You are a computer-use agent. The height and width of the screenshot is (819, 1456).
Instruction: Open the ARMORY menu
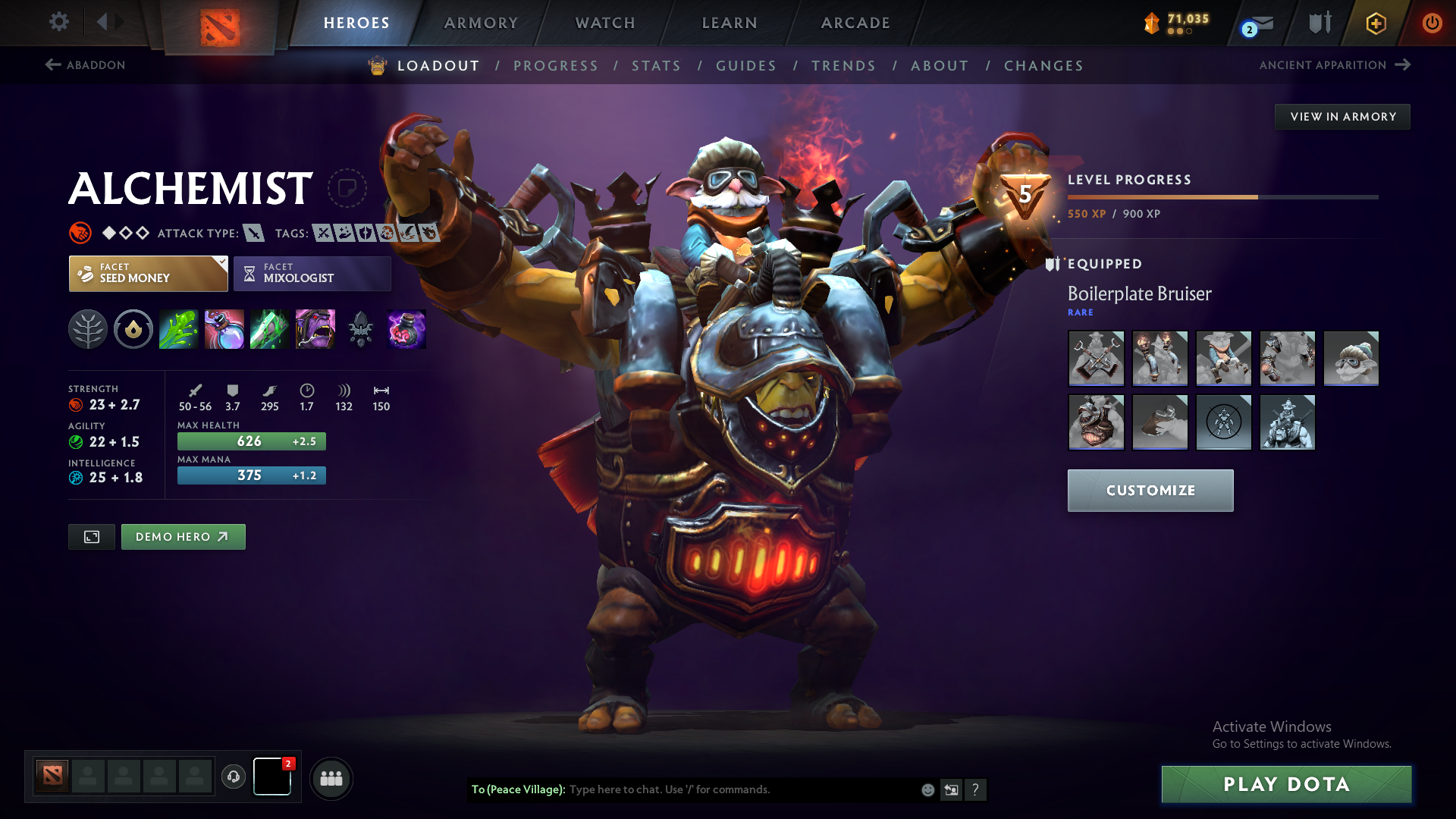pos(481,23)
